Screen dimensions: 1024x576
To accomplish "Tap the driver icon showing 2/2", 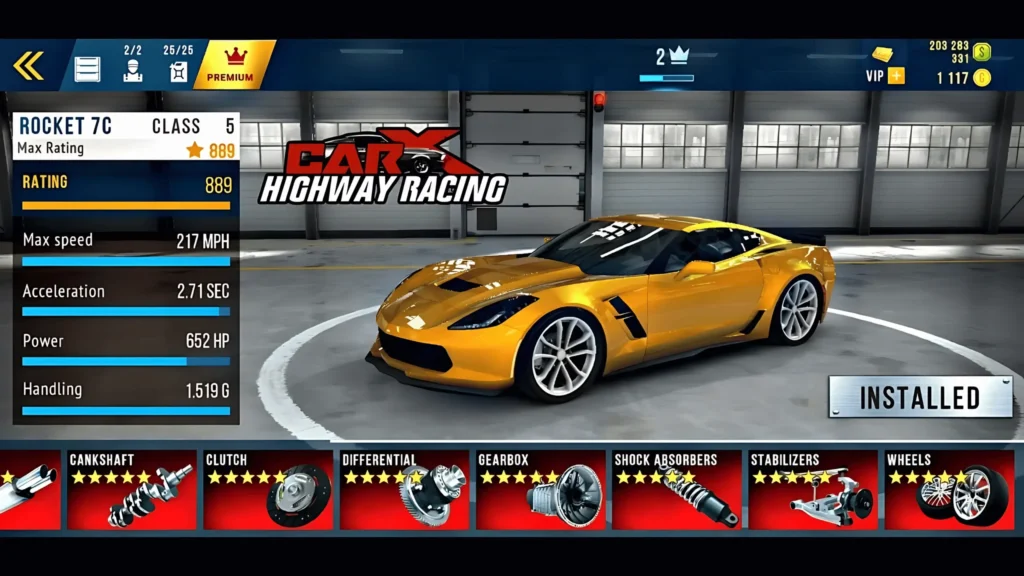I will [133, 66].
